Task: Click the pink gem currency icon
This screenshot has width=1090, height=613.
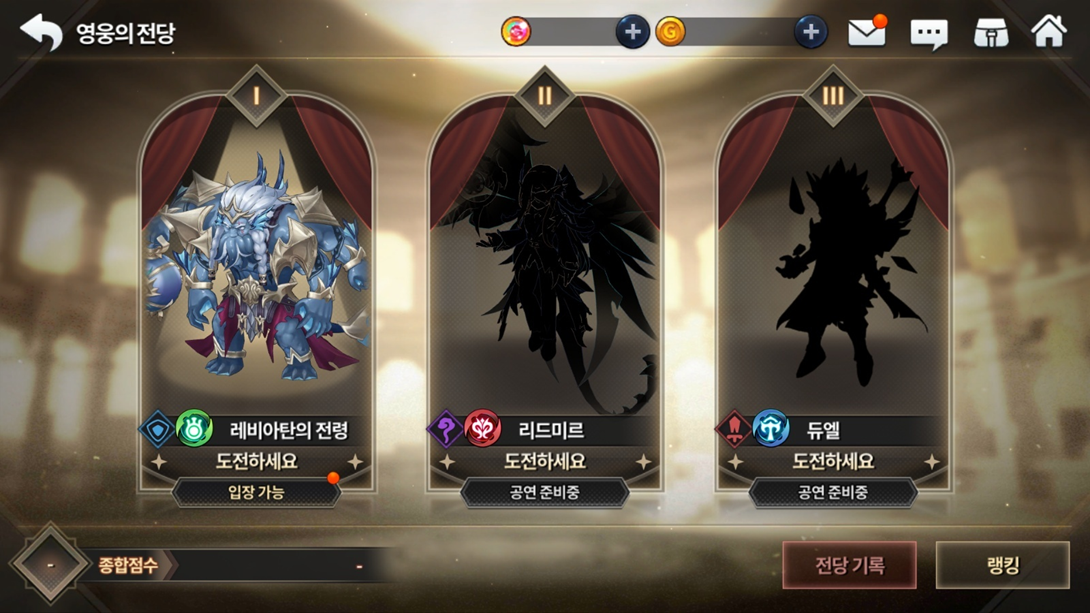Action: point(516,32)
